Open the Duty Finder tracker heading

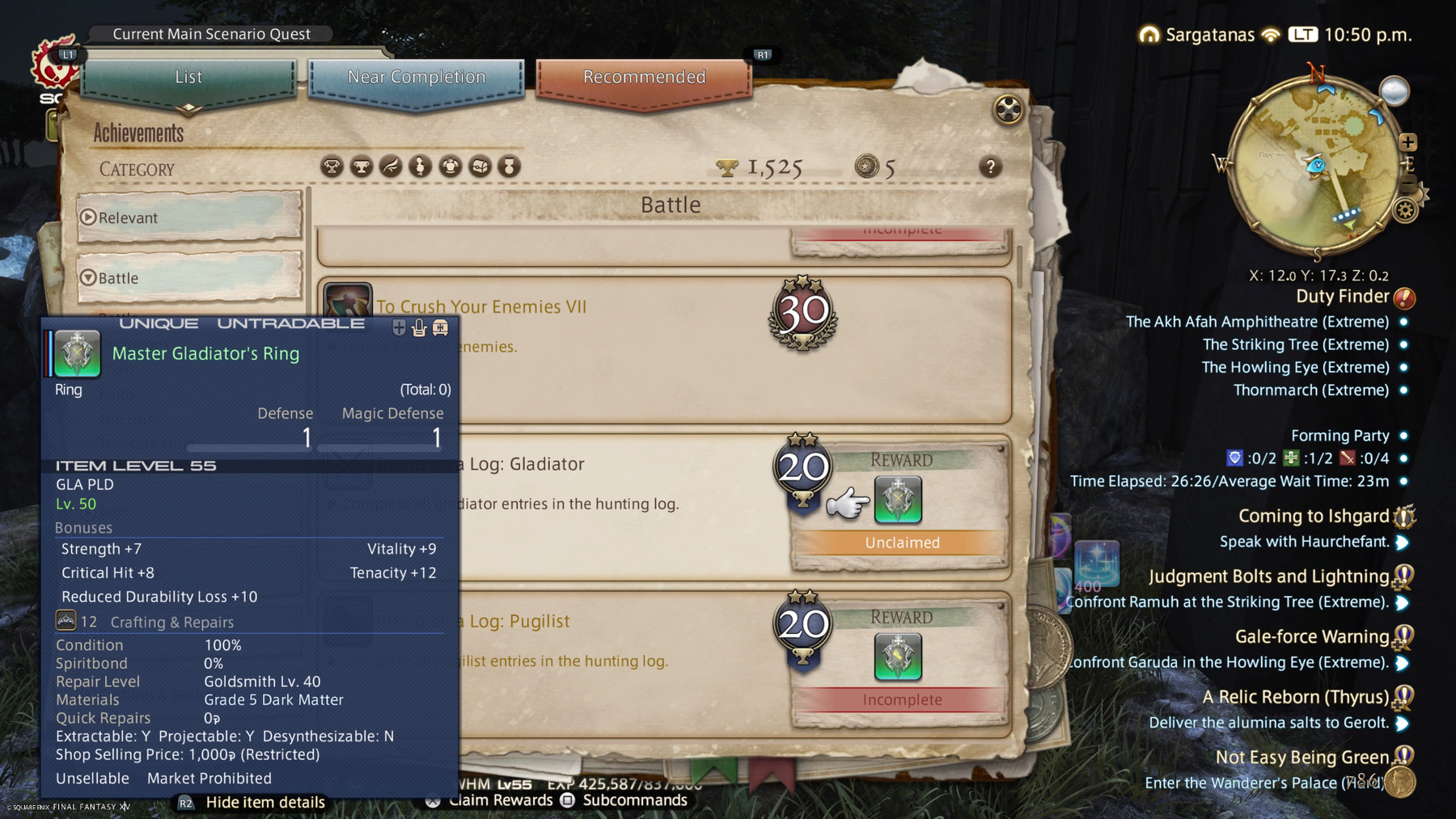pyautogui.click(x=1342, y=297)
